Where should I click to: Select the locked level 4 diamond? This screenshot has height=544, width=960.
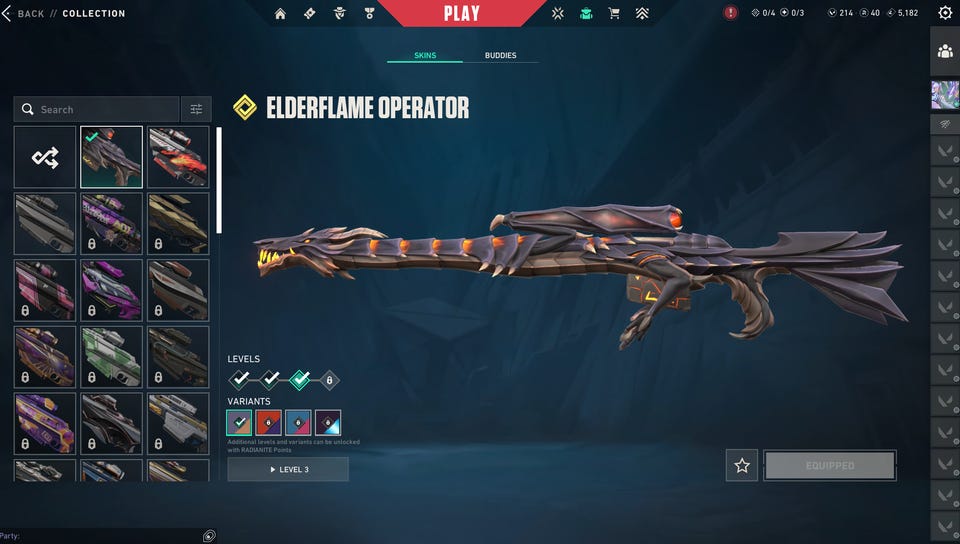coord(329,380)
